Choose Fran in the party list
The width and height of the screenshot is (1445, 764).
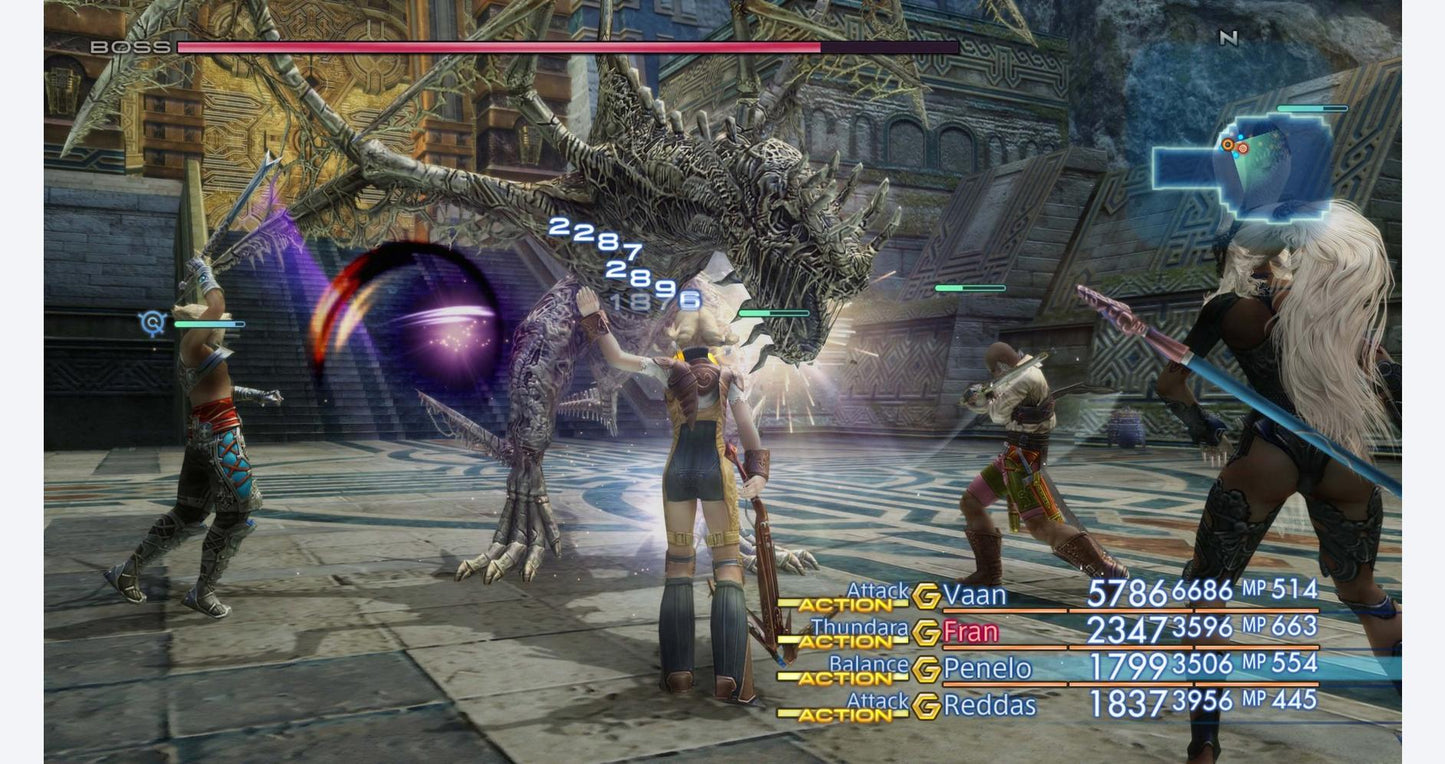tap(970, 632)
